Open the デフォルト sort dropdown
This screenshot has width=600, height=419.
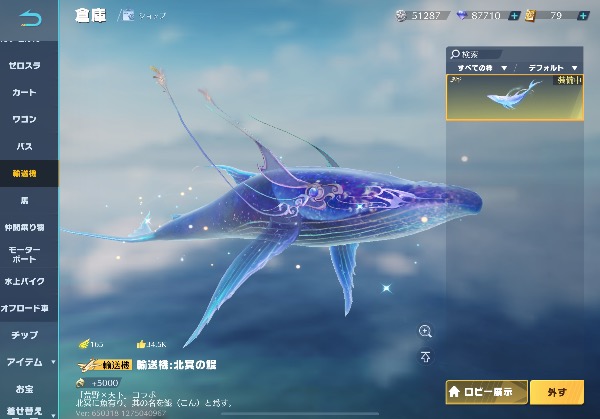click(x=551, y=68)
